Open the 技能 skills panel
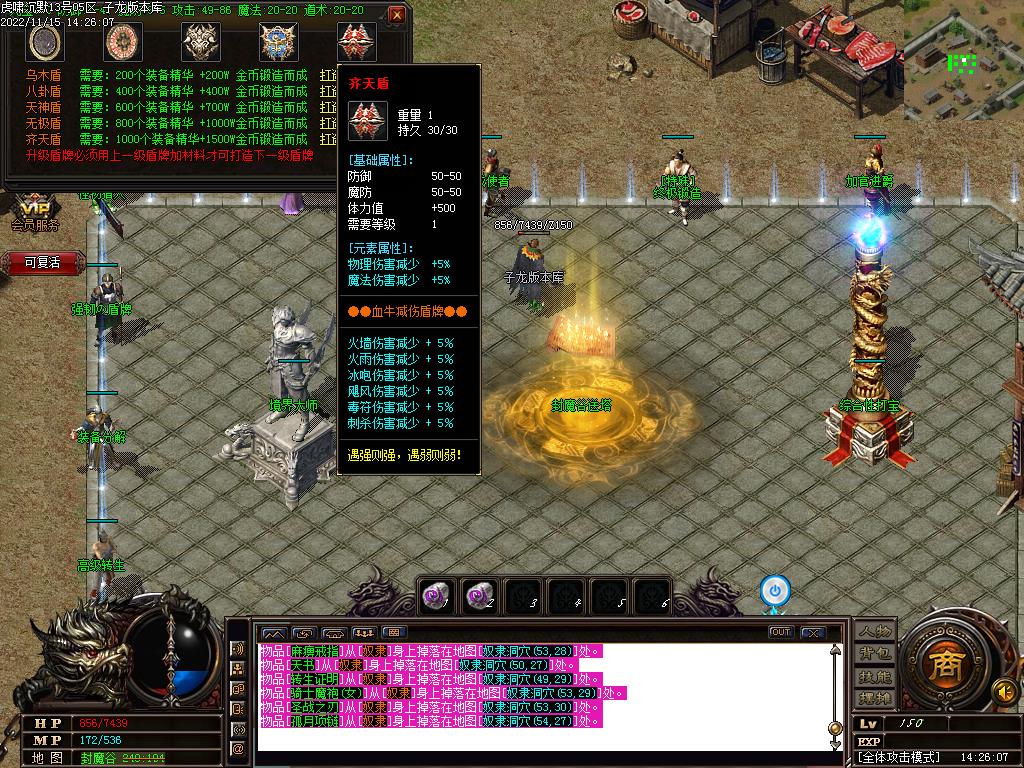 [x=873, y=675]
